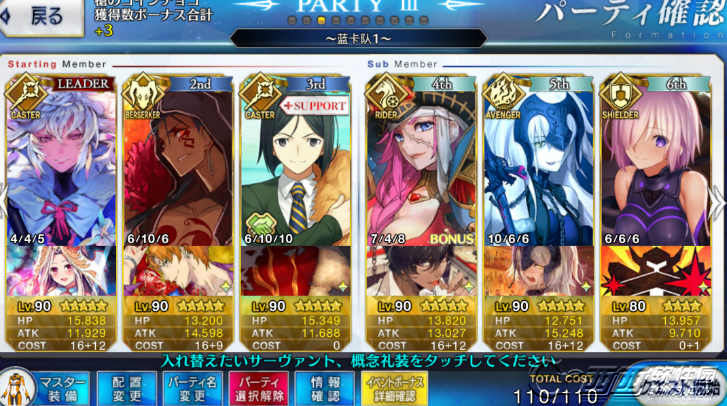Select the Avenger's craft essence card
Viewport: 727px width, 406px height.
point(536,270)
